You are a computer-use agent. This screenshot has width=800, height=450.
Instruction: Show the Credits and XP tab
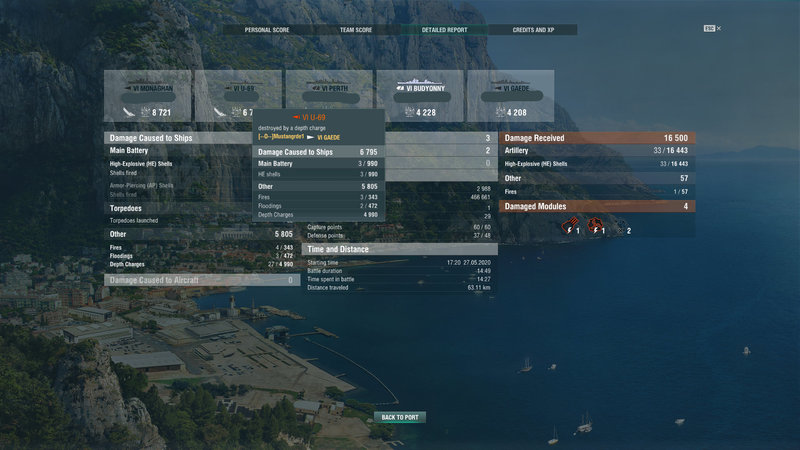click(534, 30)
